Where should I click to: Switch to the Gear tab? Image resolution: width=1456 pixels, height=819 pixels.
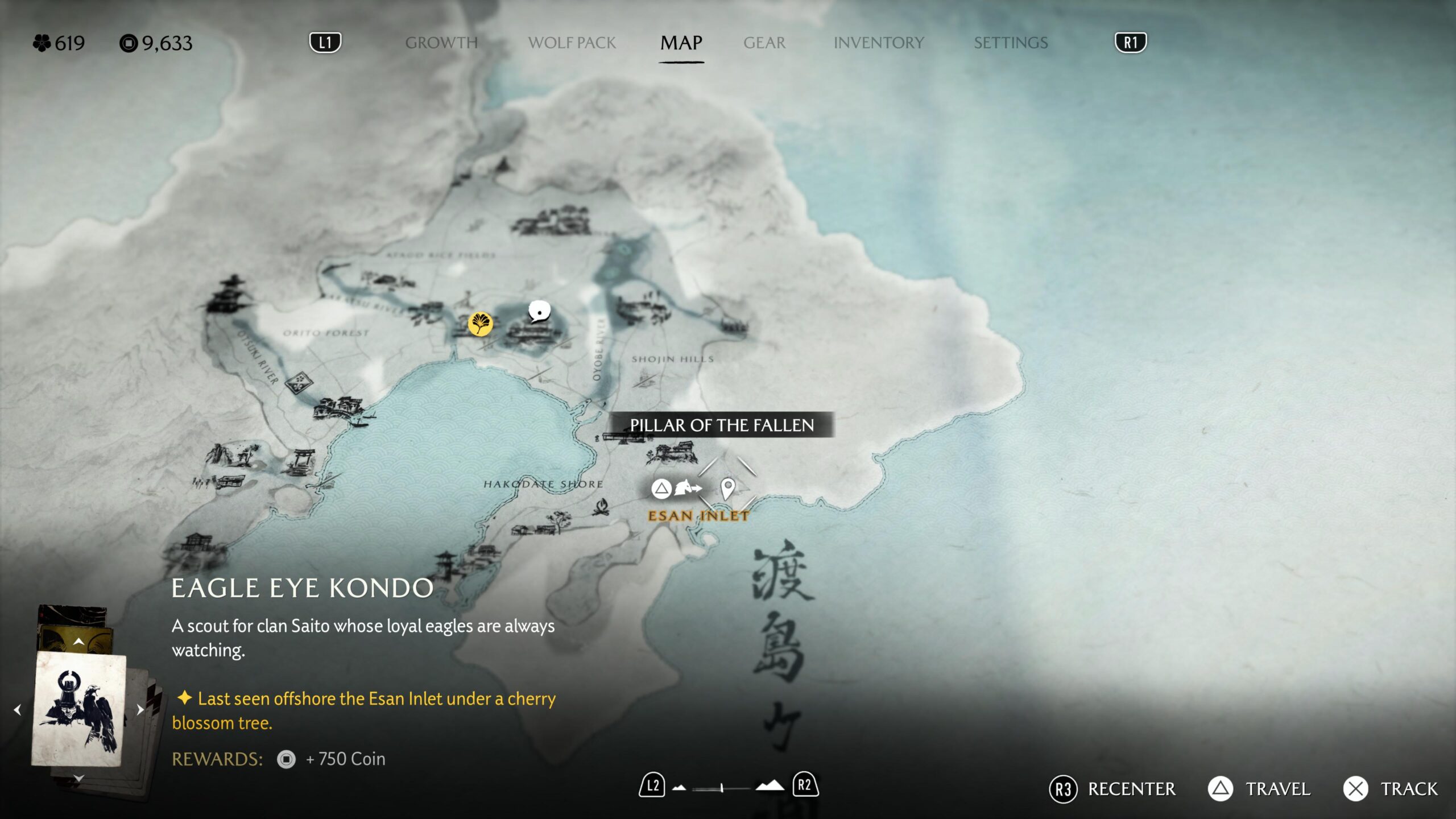click(764, 43)
